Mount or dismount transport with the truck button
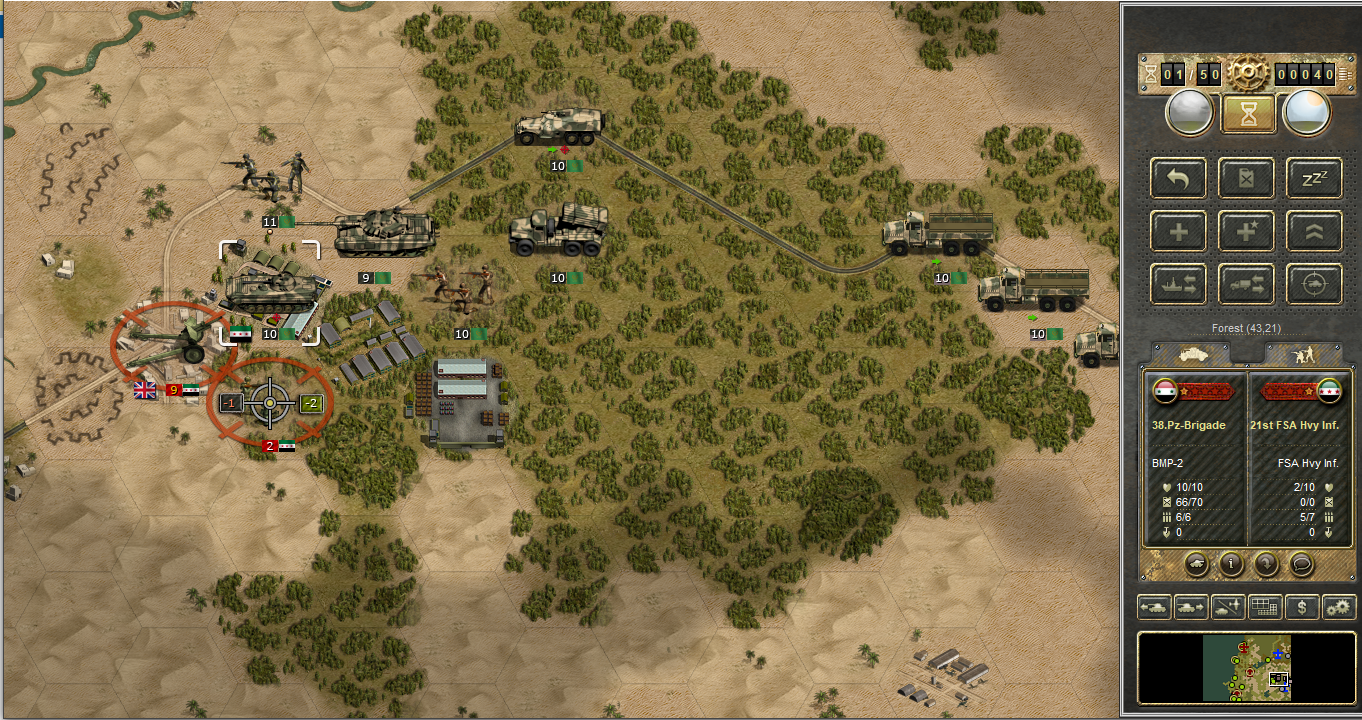The height and width of the screenshot is (720, 1362). 1246,284
